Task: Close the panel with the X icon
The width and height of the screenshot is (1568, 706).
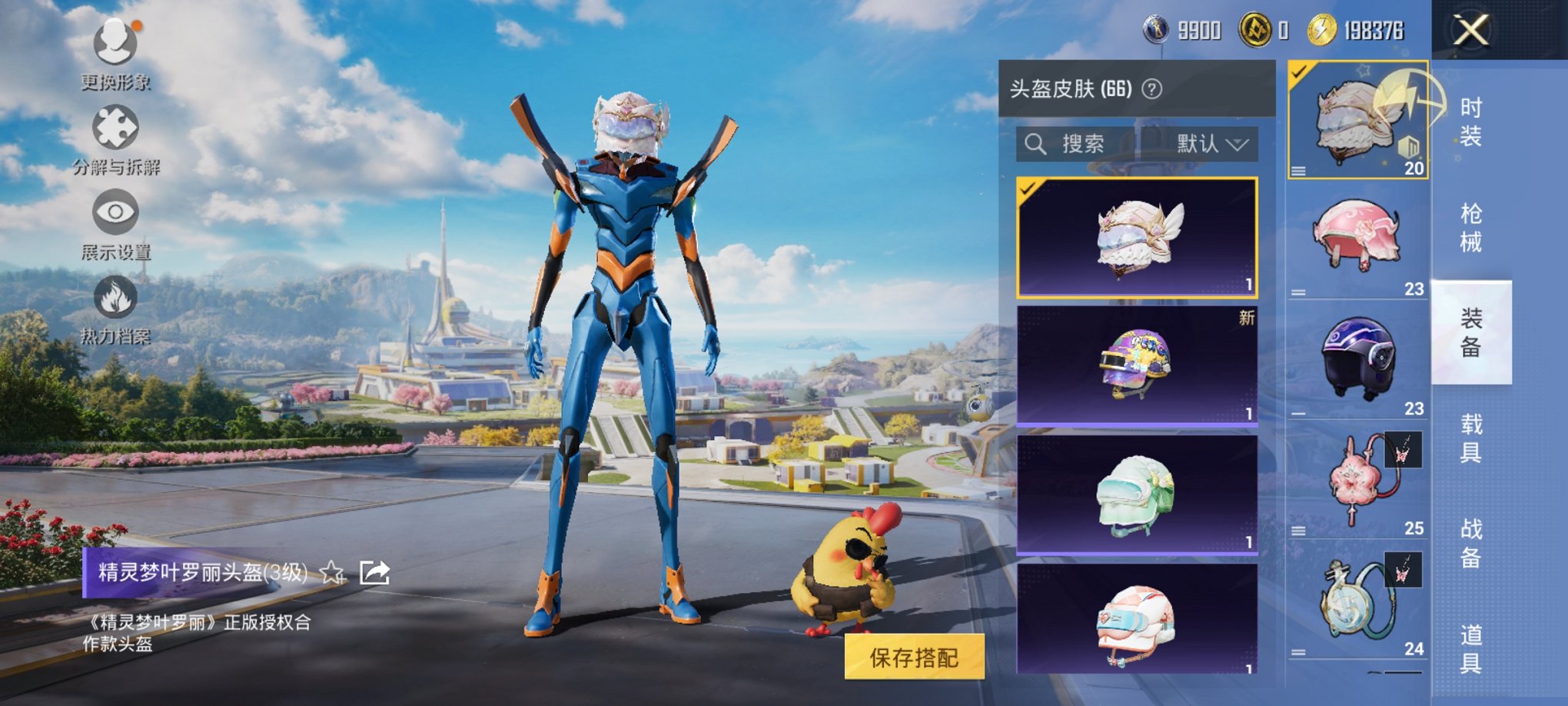Action: (1472, 31)
